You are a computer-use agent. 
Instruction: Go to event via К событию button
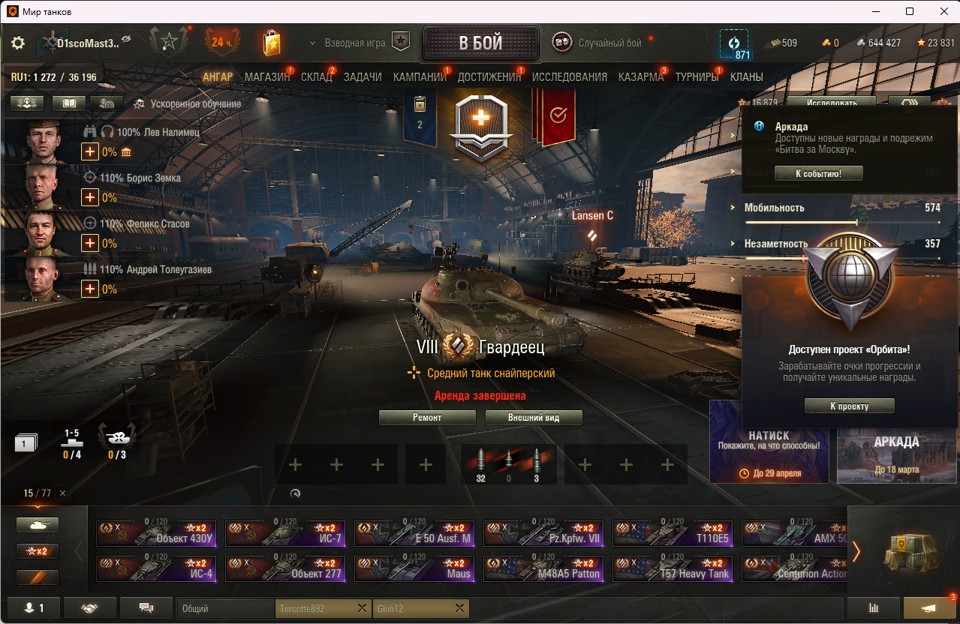(818, 174)
